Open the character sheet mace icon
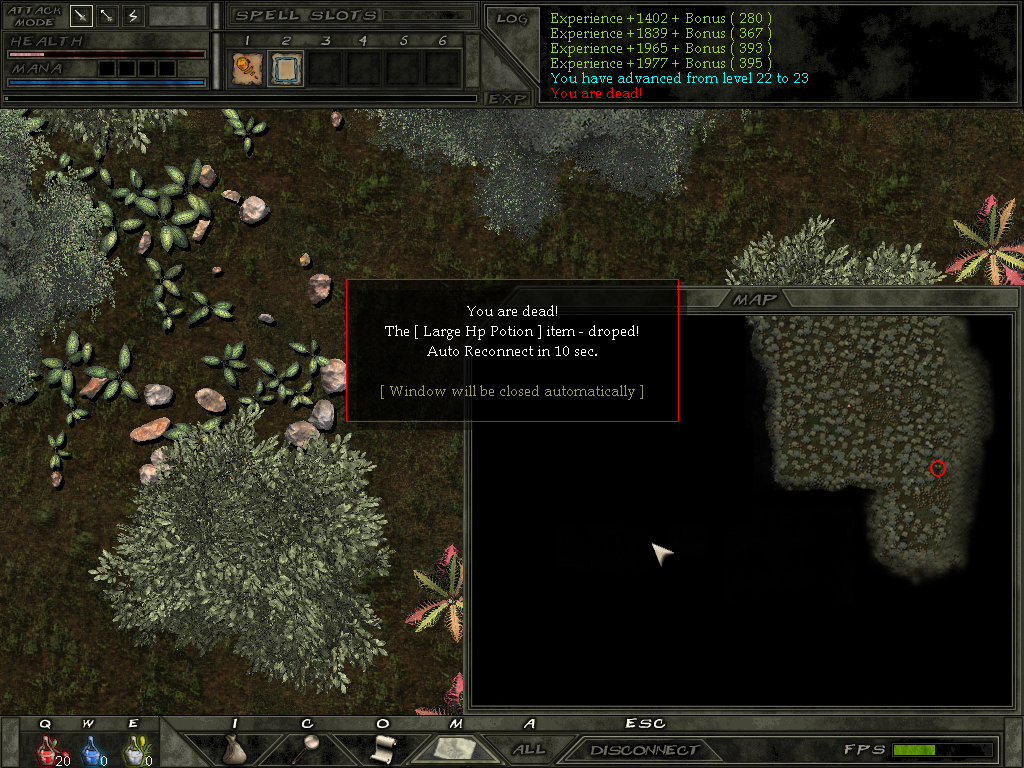This screenshot has height=768, width=1024. (x=310, y=746)
